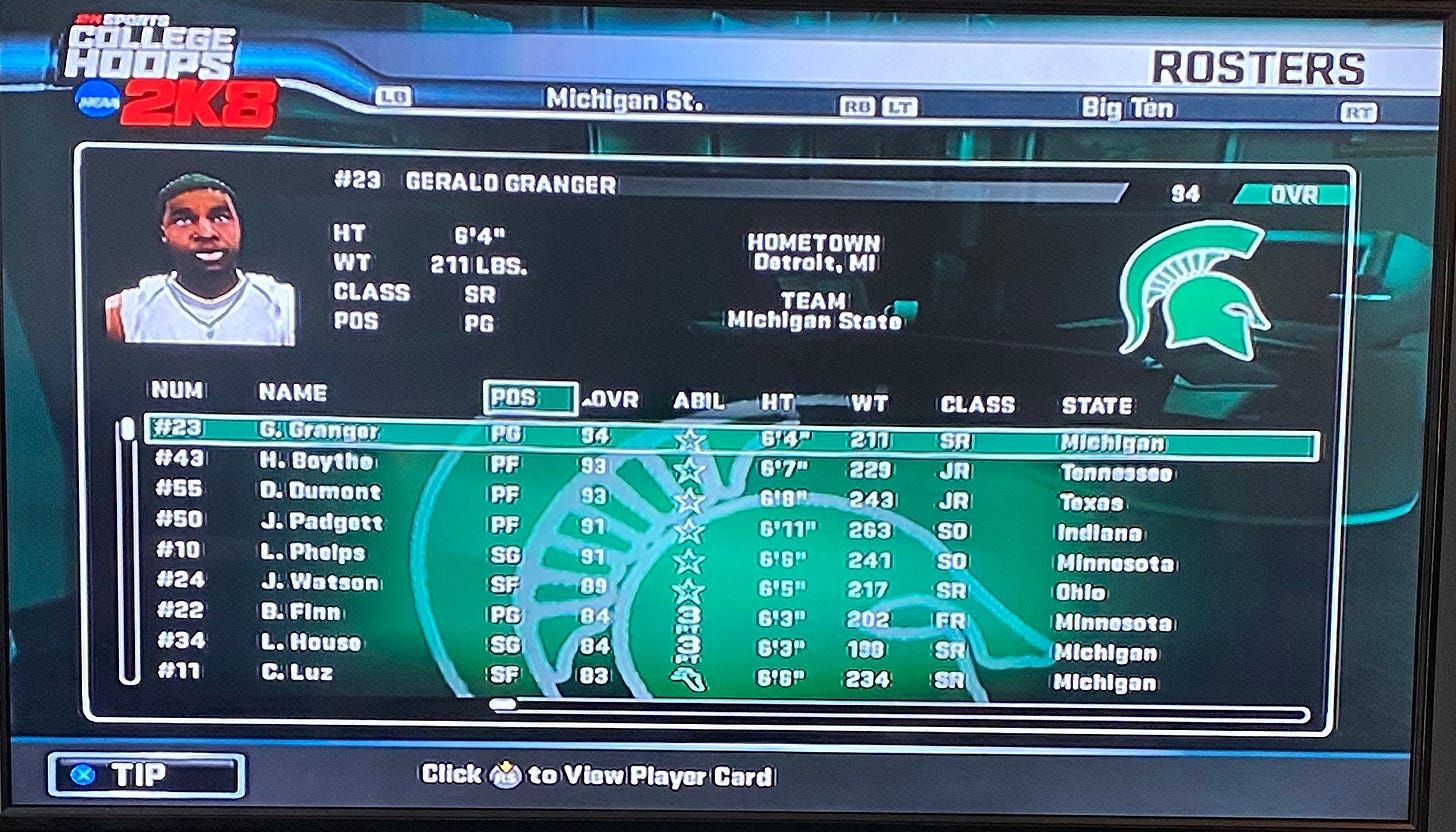Screen dimensions: 1456x832
Task: Click the NAME column header
Action: 292,393
